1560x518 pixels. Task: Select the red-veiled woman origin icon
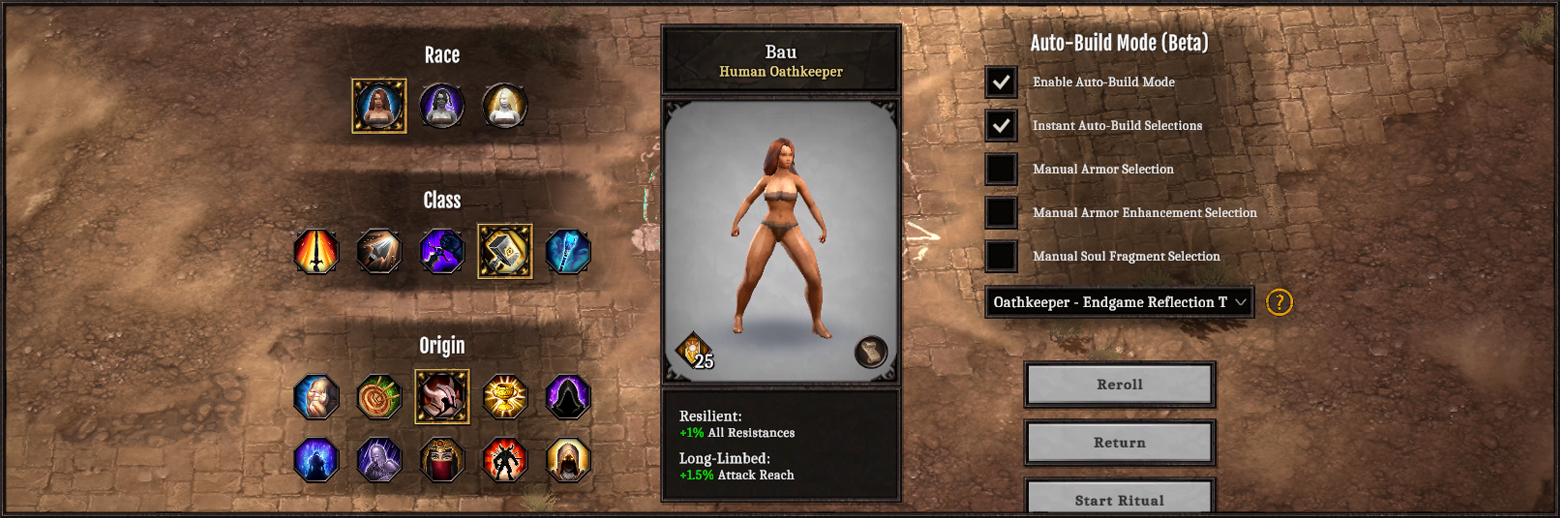click(442, 460)
